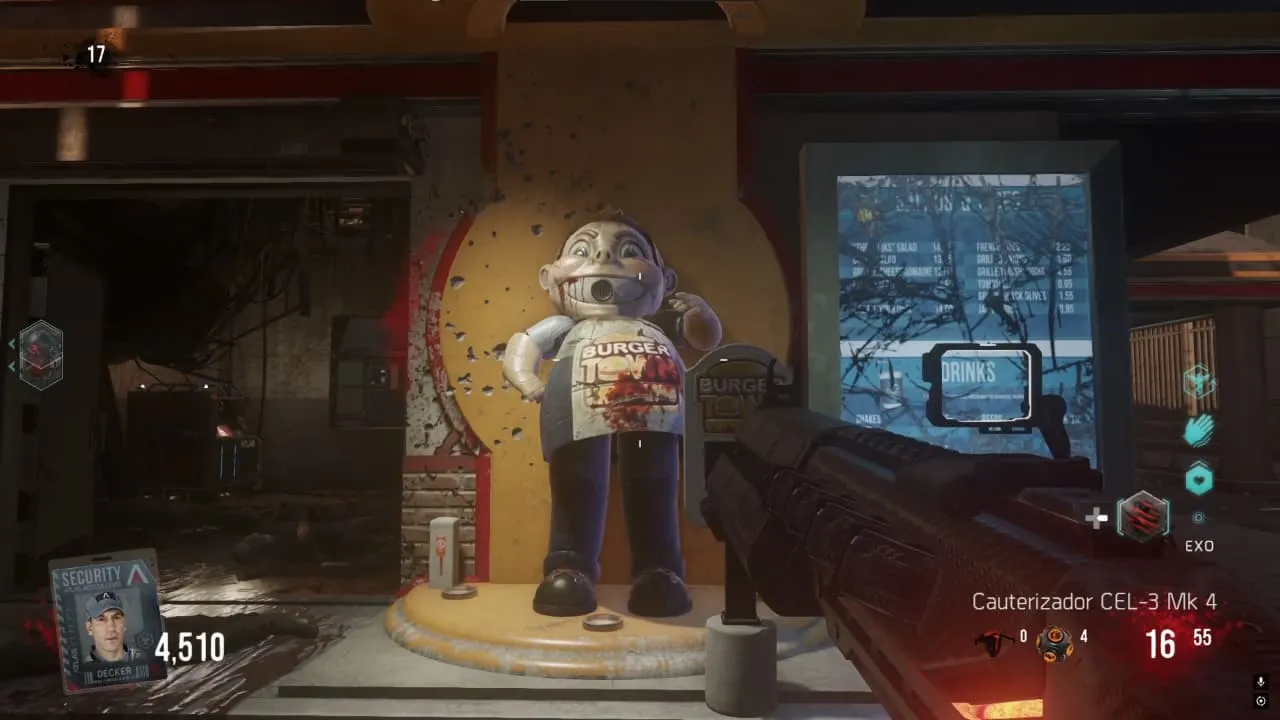Select the hexagonal icon with left arrows
Viewport: 1280px width, 720px height.
41,355
